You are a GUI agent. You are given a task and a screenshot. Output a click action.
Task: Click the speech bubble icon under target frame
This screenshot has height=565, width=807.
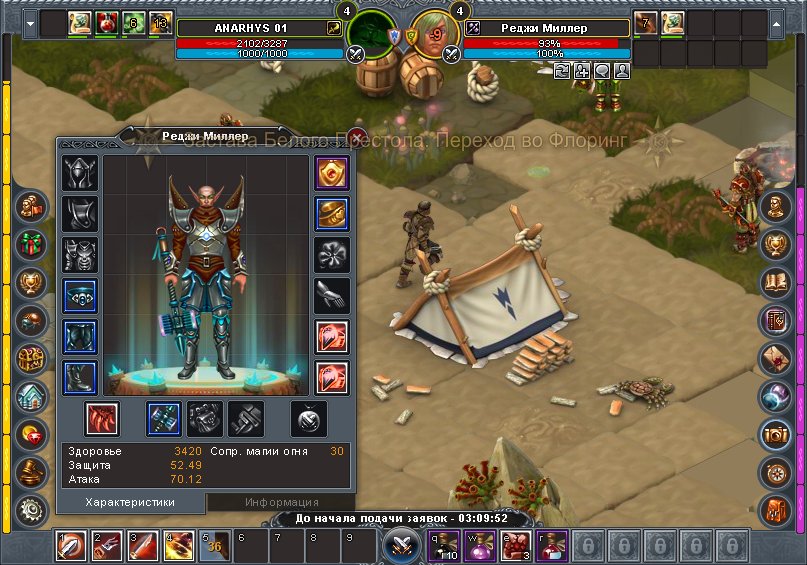click(x=603, y=71)
